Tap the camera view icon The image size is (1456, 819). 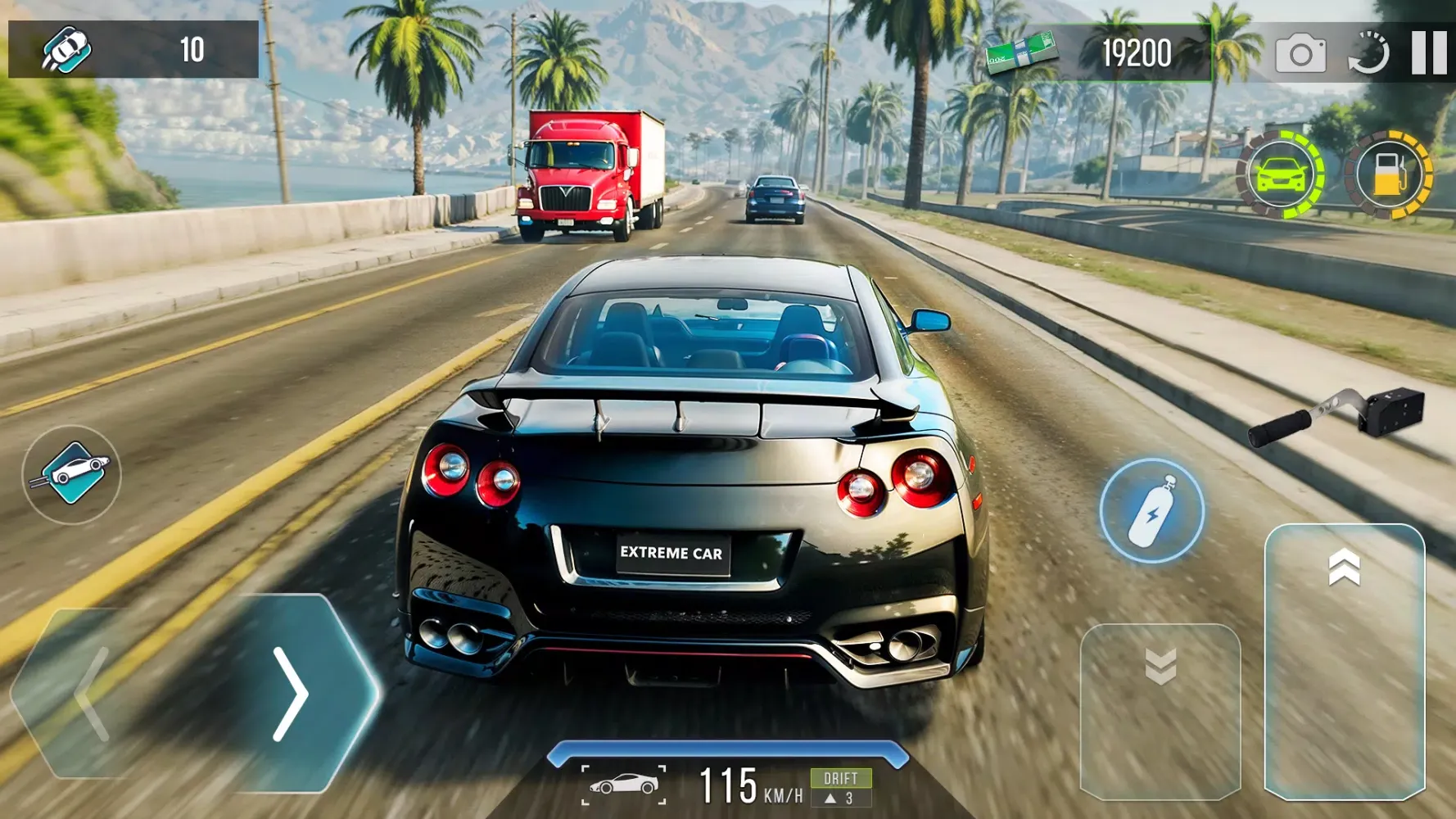[x=1300, y=55]
